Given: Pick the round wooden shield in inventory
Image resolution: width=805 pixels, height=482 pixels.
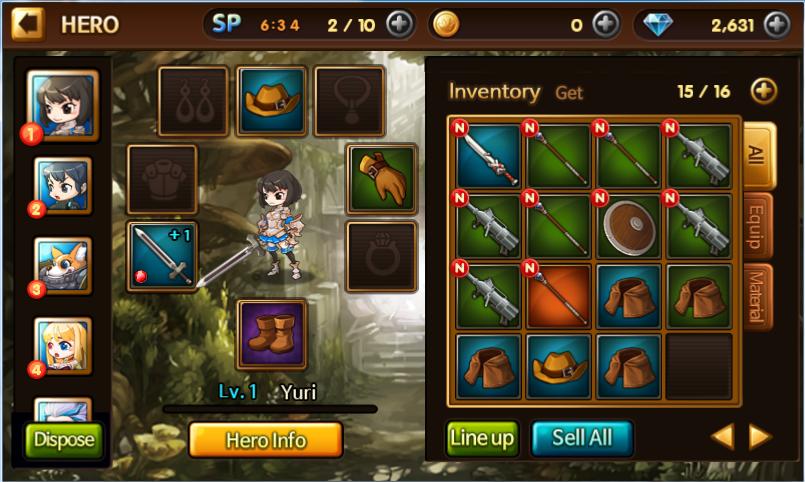Looking at the screenshot, I should pyautogui.click(x=627, y=226).
